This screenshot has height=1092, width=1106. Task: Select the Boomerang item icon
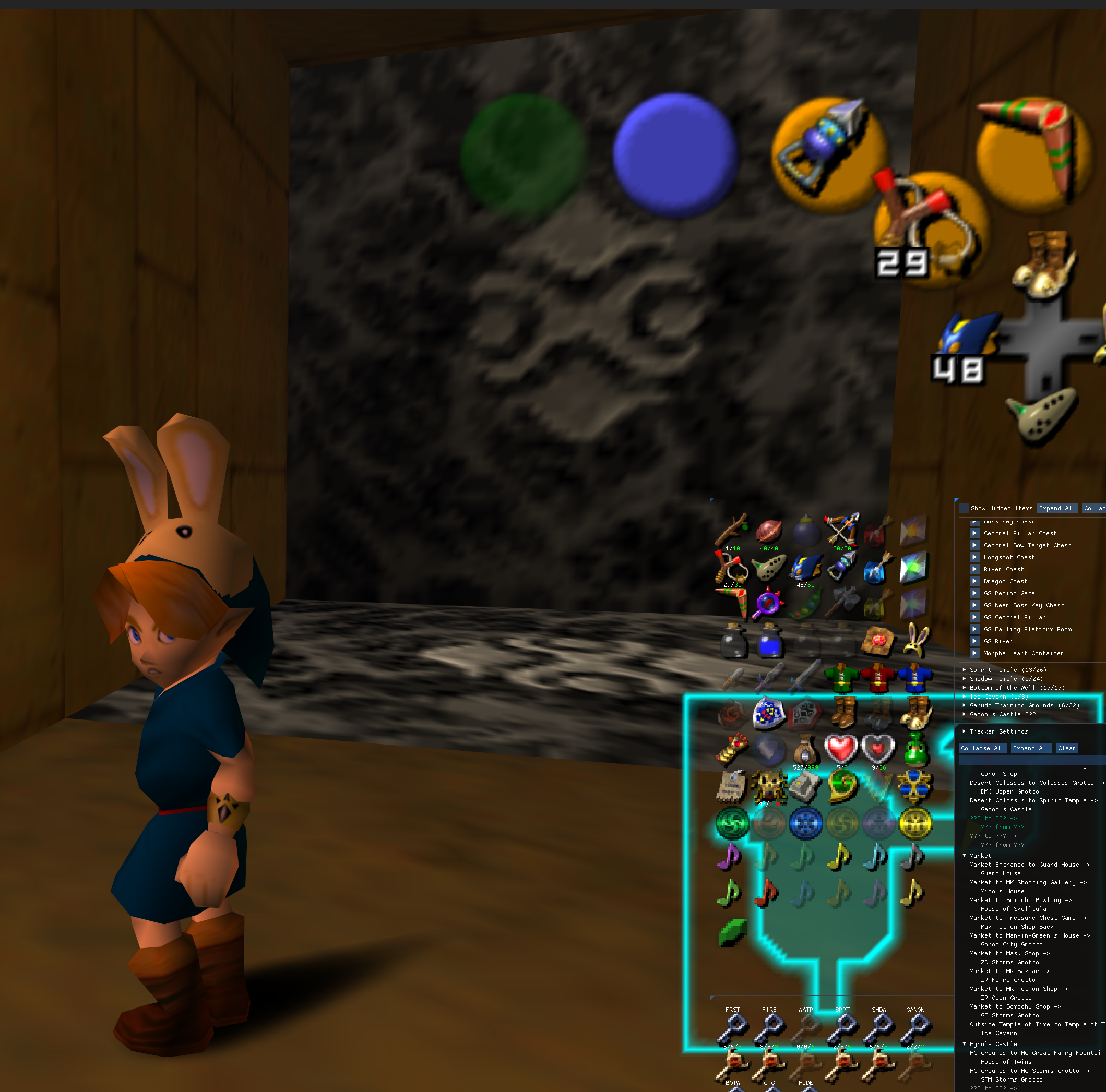pos(732,601)
